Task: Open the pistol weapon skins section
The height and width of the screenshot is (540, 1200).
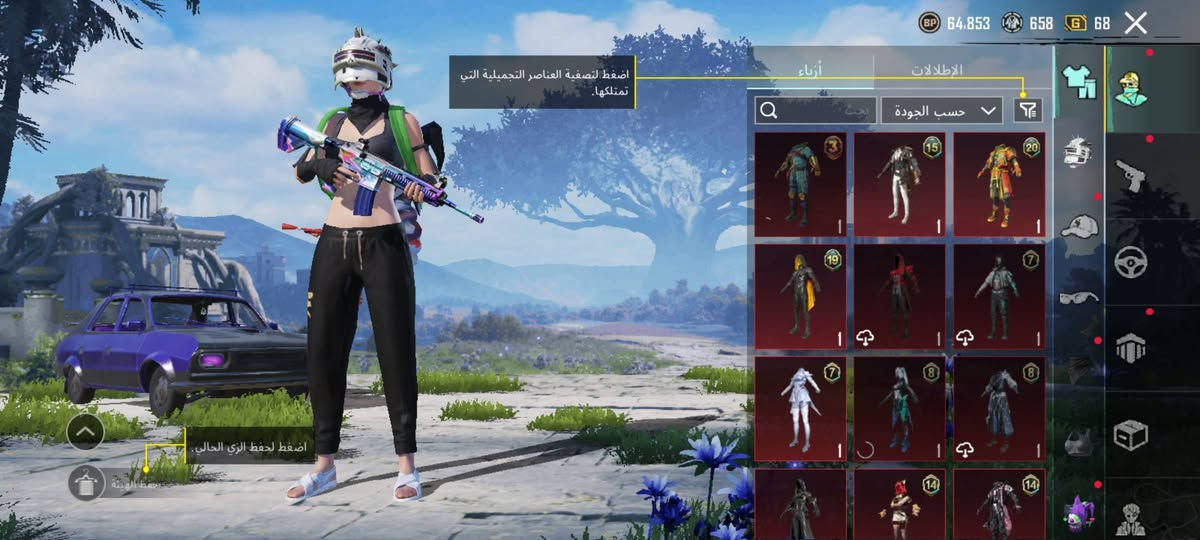Action: coord(1132,175)
